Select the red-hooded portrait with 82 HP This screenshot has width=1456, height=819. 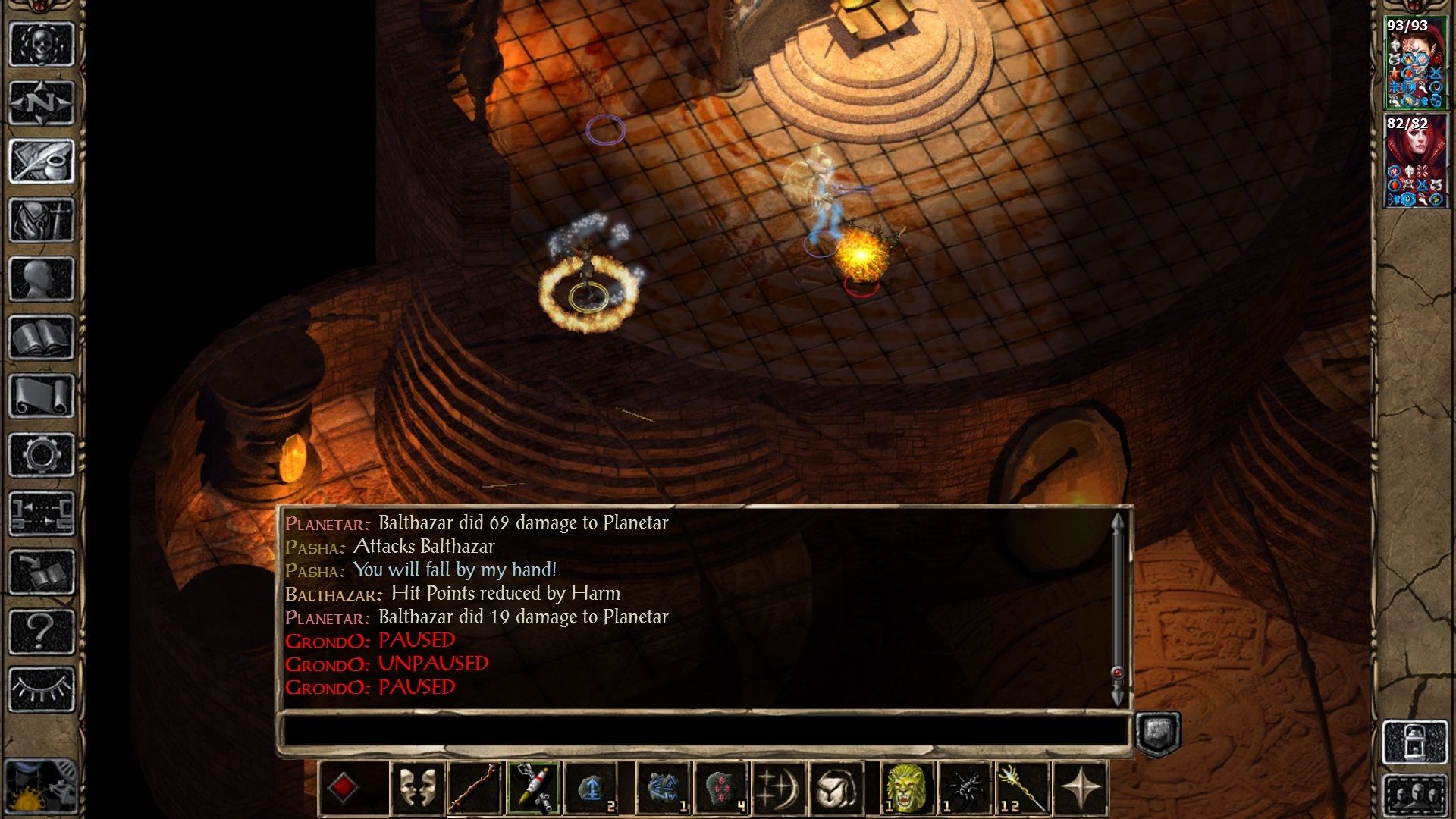click(x=1415, y=161)
